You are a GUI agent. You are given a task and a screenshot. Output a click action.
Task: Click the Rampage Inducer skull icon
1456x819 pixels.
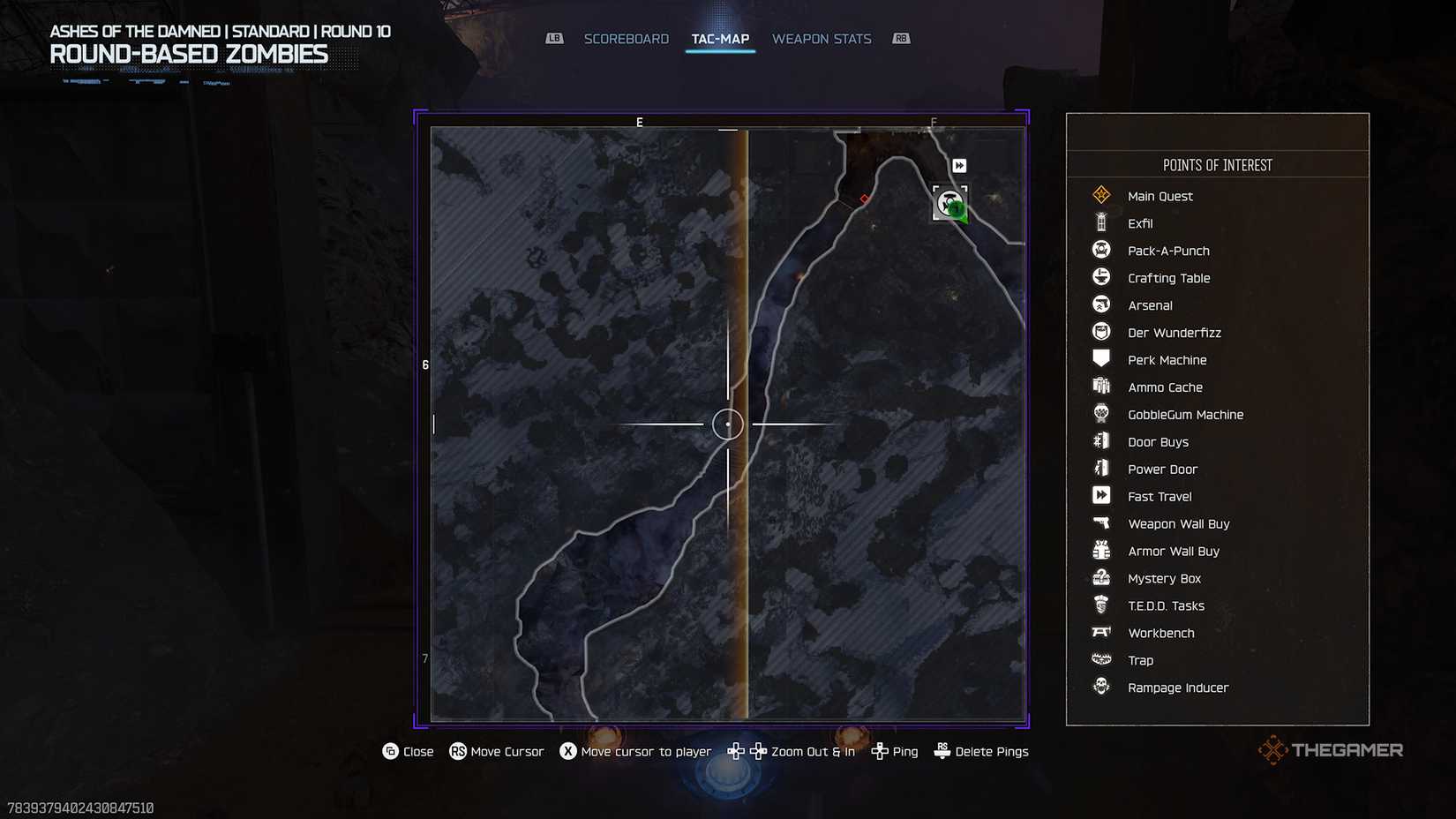pyautogui.click(x=1100, y=688)
